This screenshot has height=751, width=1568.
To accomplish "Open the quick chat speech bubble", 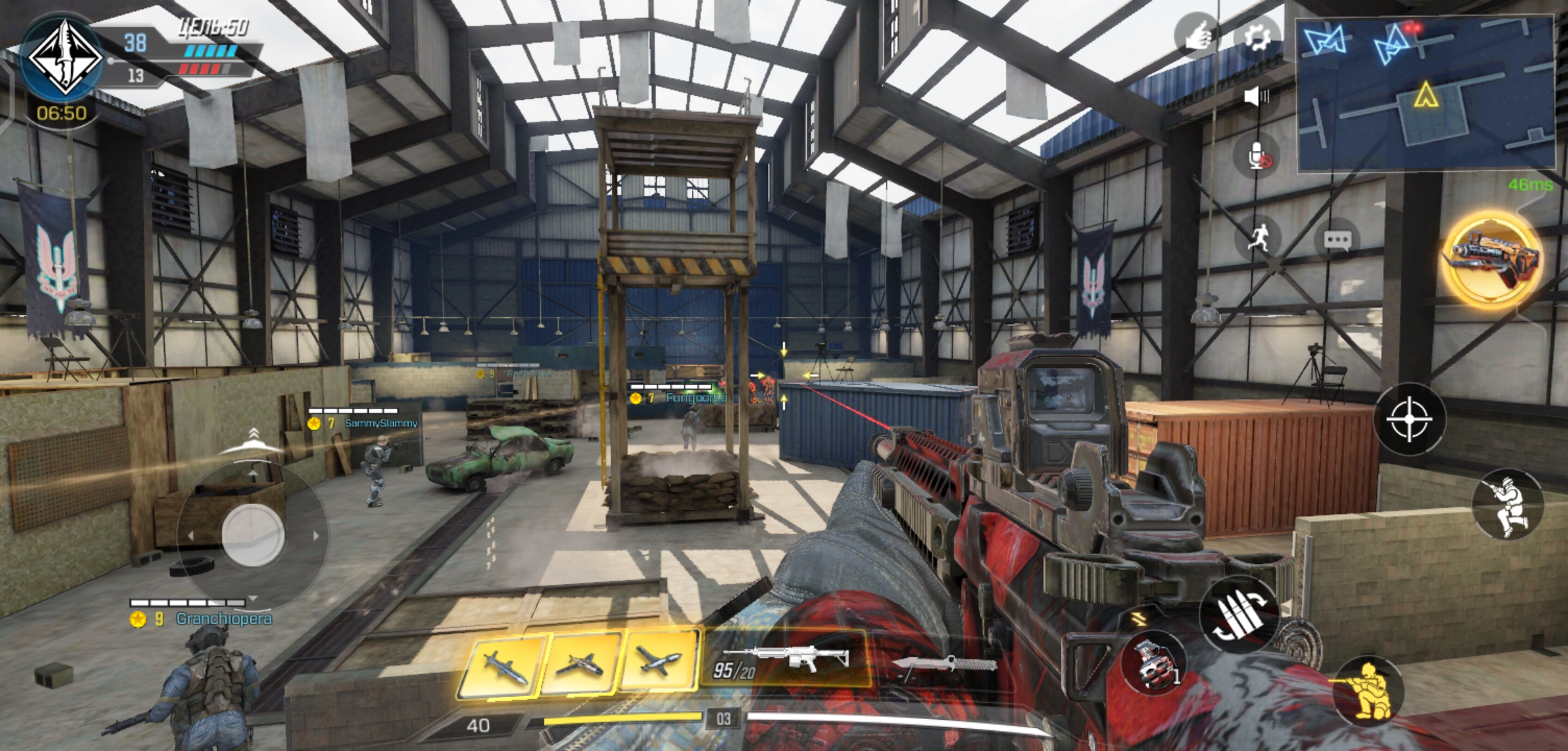I will click(x=1337, y=241).
